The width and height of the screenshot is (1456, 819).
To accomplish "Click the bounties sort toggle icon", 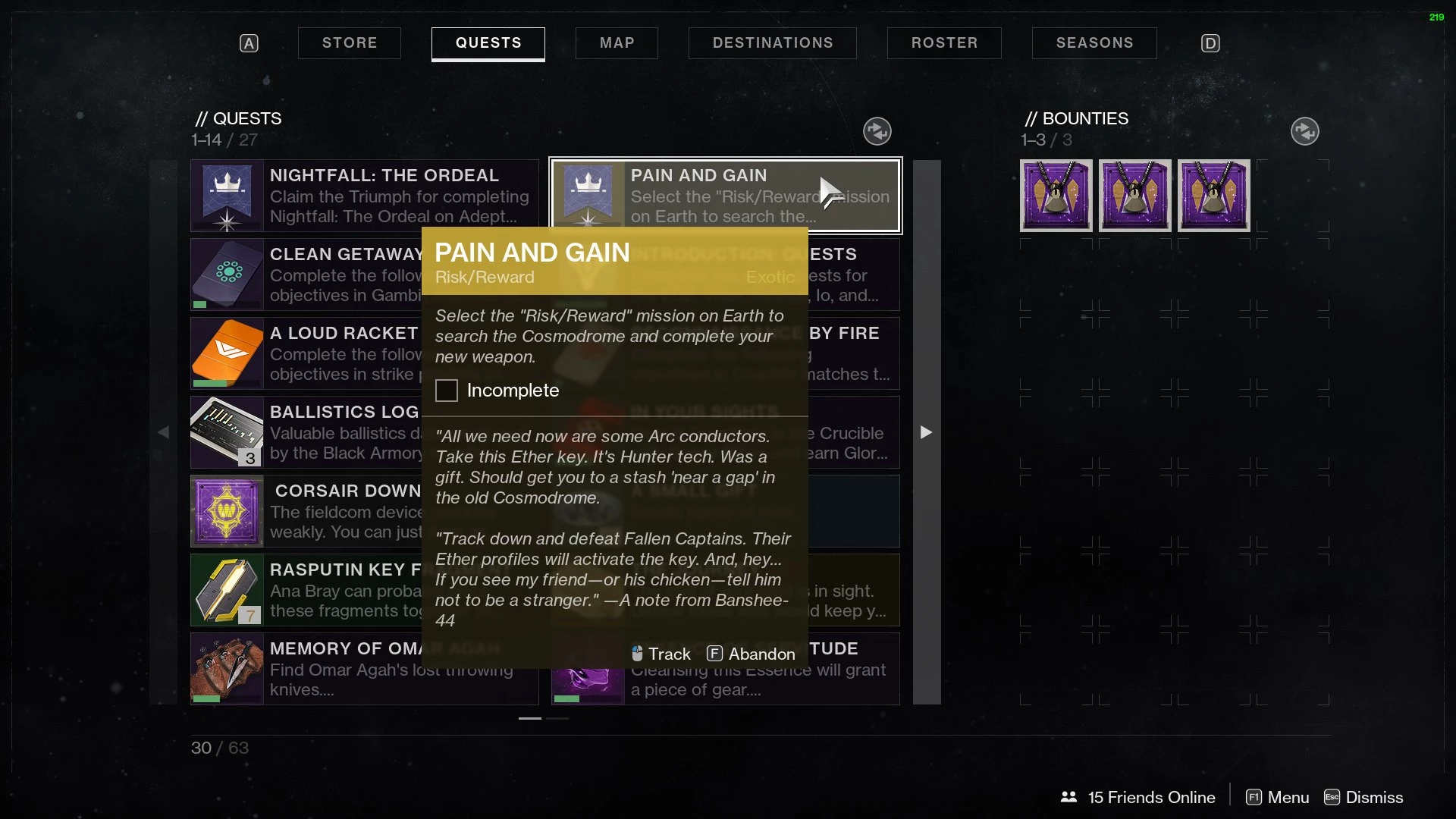I will point(1304,131).
